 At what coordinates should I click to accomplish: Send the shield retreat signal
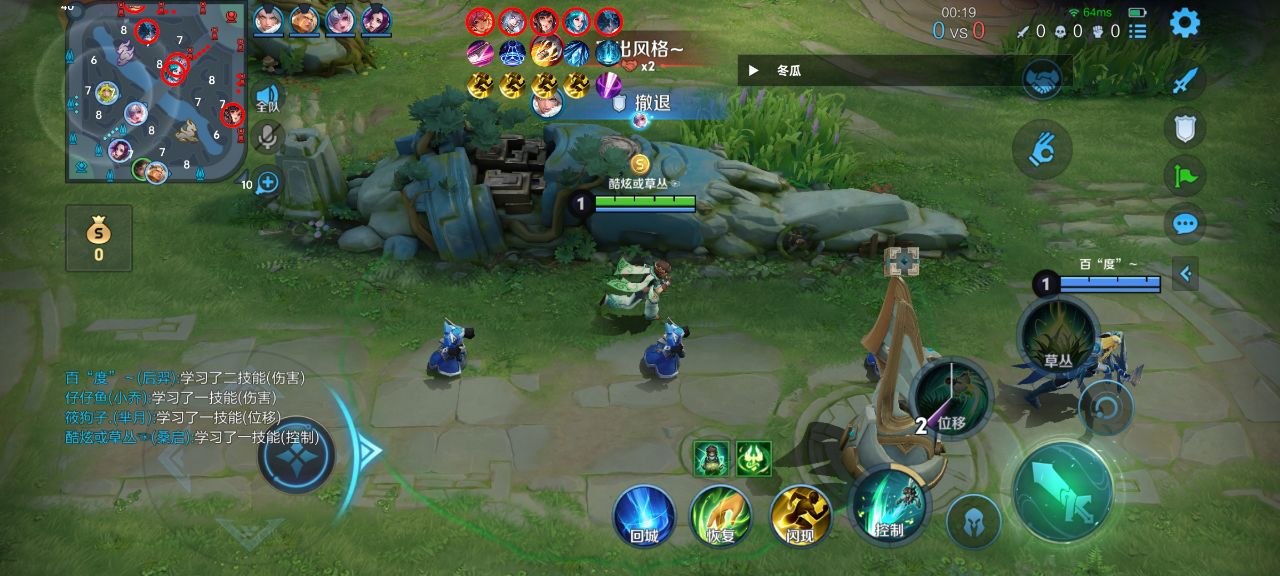(x=1185, y=128)
